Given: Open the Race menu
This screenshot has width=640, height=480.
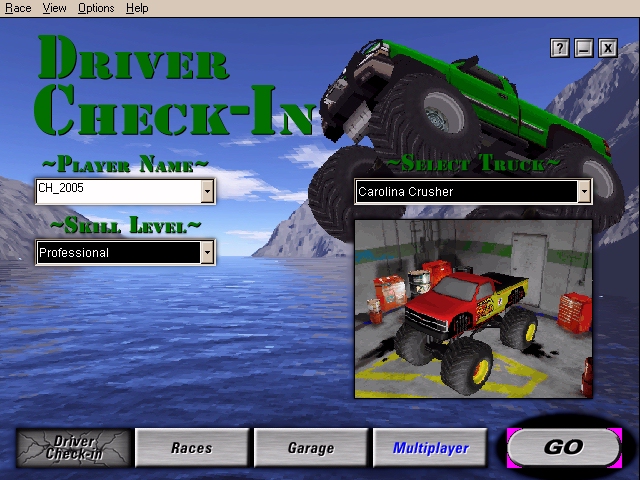Looking at the screenshot, I should pos(18,8).
